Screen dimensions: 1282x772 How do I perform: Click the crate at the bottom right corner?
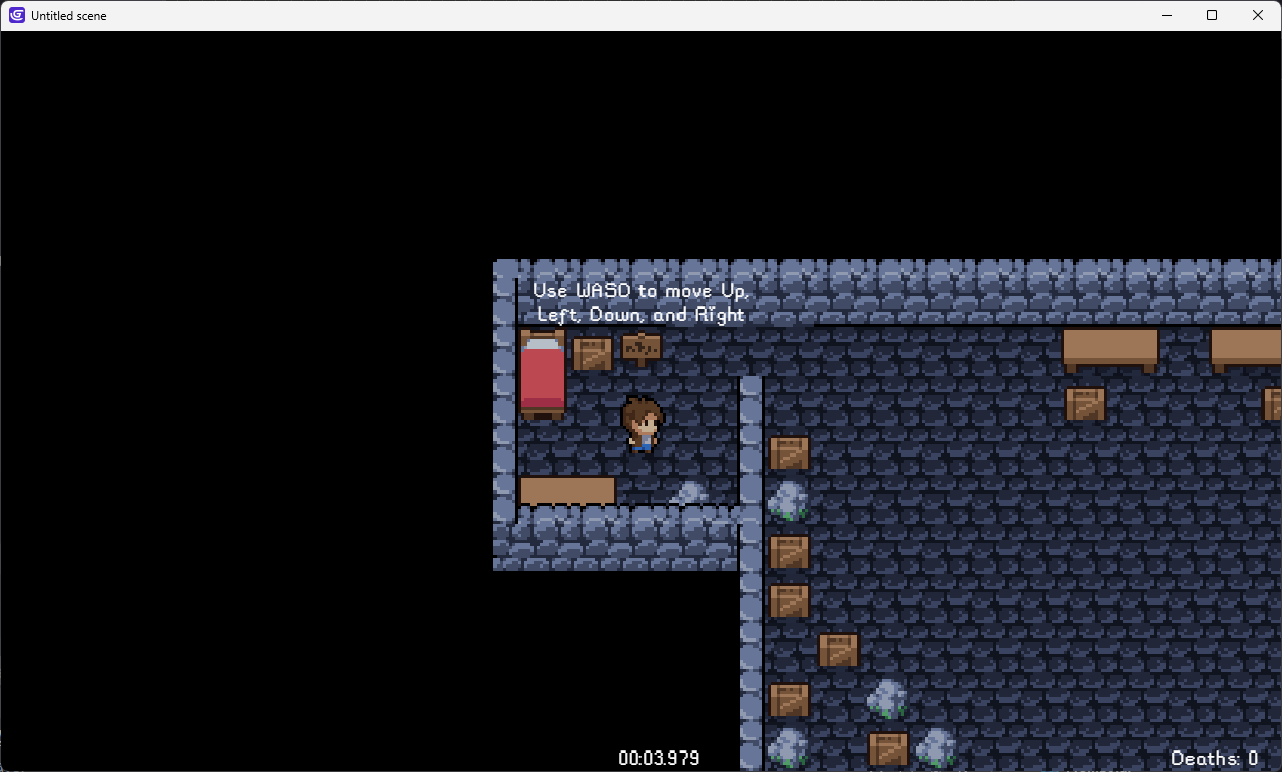[889, 747]
